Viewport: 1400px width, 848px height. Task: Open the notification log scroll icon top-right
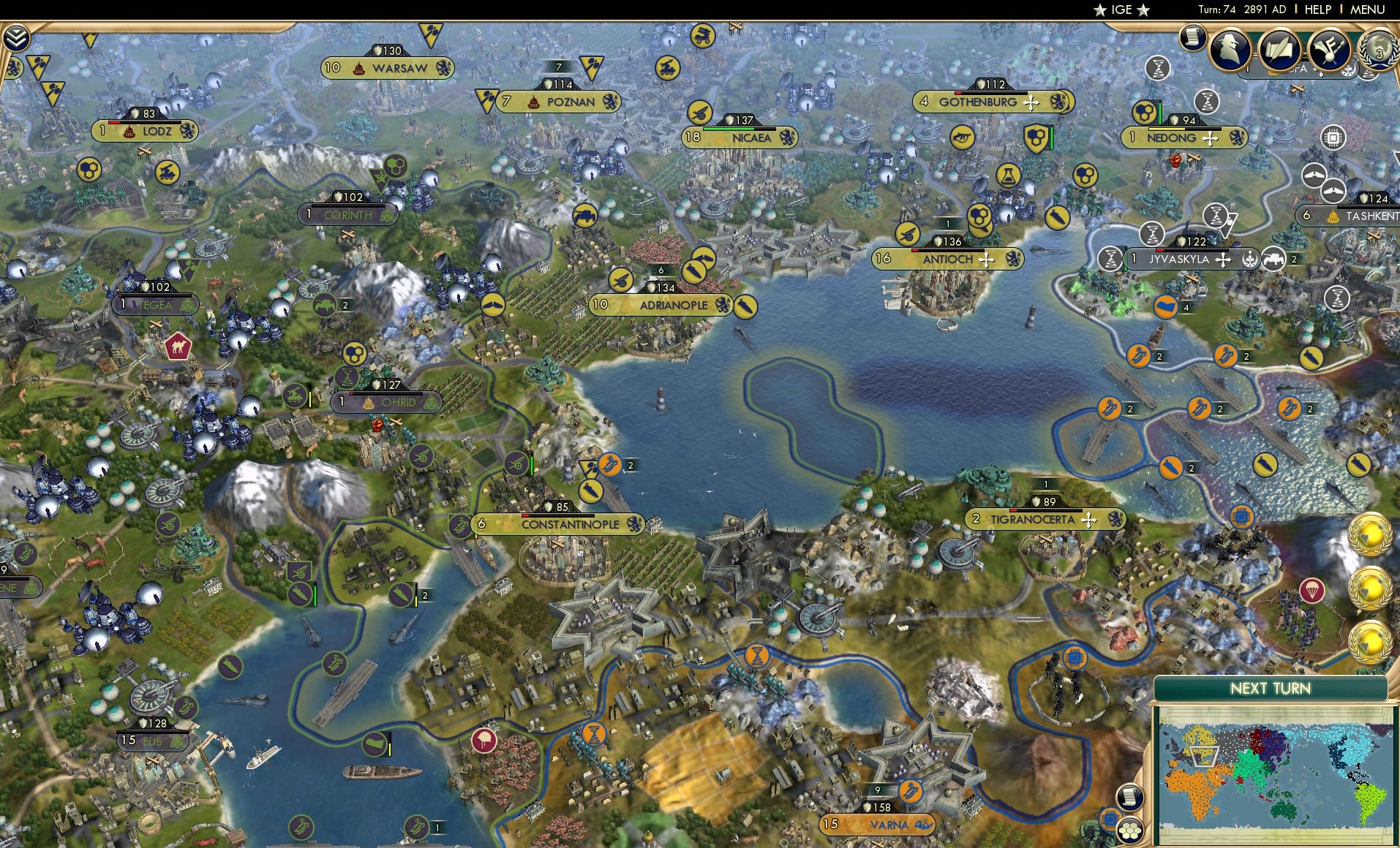tap(1192, 39)
